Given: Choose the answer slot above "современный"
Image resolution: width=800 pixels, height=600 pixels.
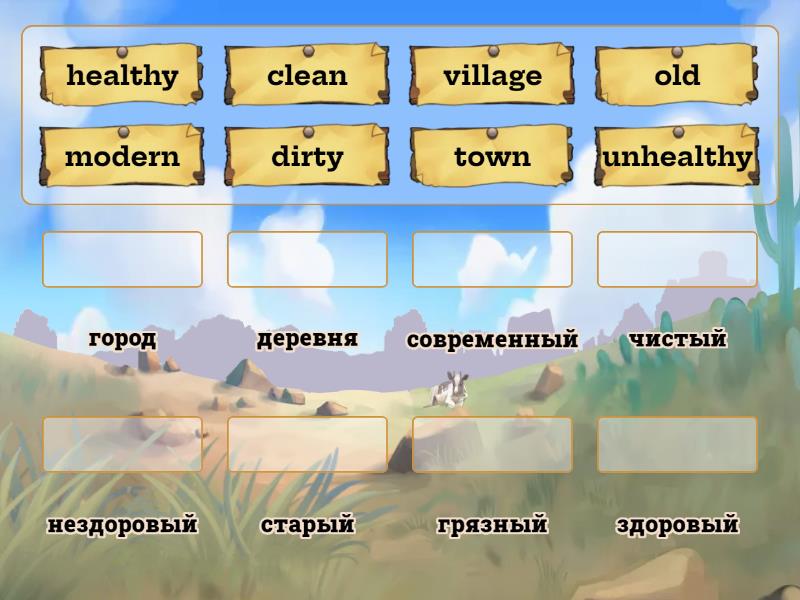Looking at the screenshot, I should pyautogui.click(x=492, y=259).
